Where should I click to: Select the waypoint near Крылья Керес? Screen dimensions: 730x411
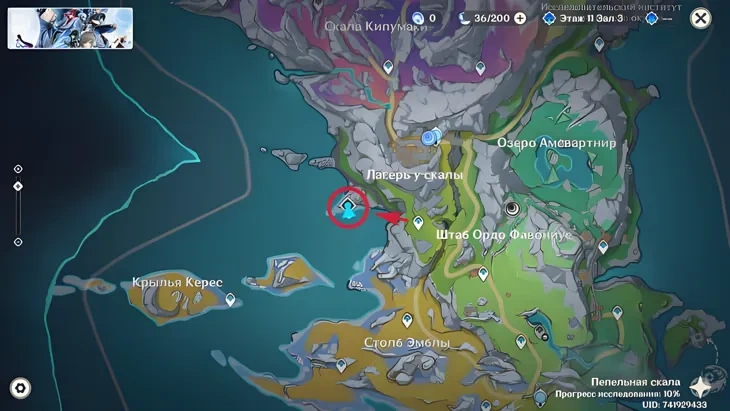(231, 299)
